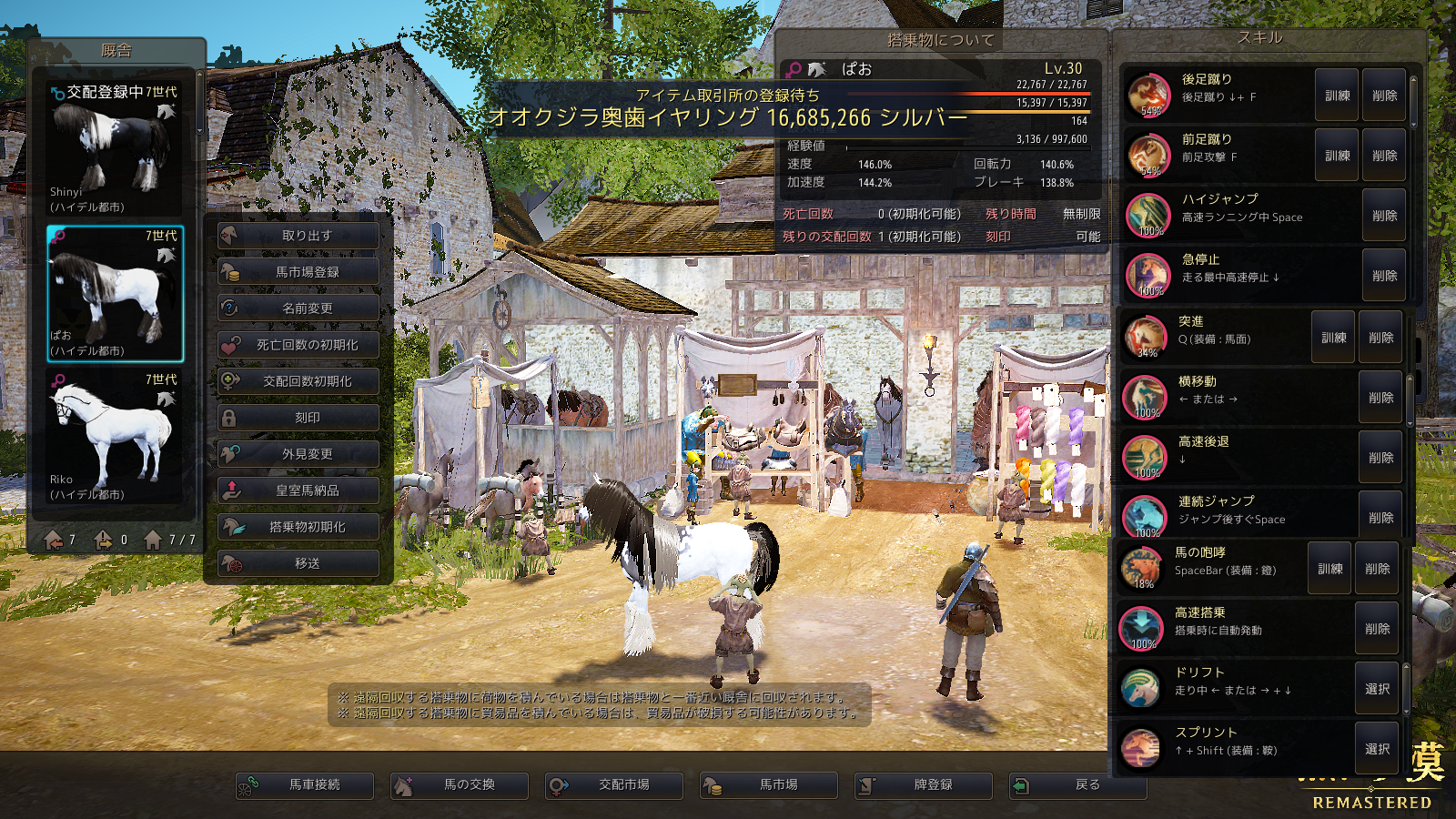Reset death count with 死亡回数の初期化
The image size is (1456, 819).
point(298,345)
